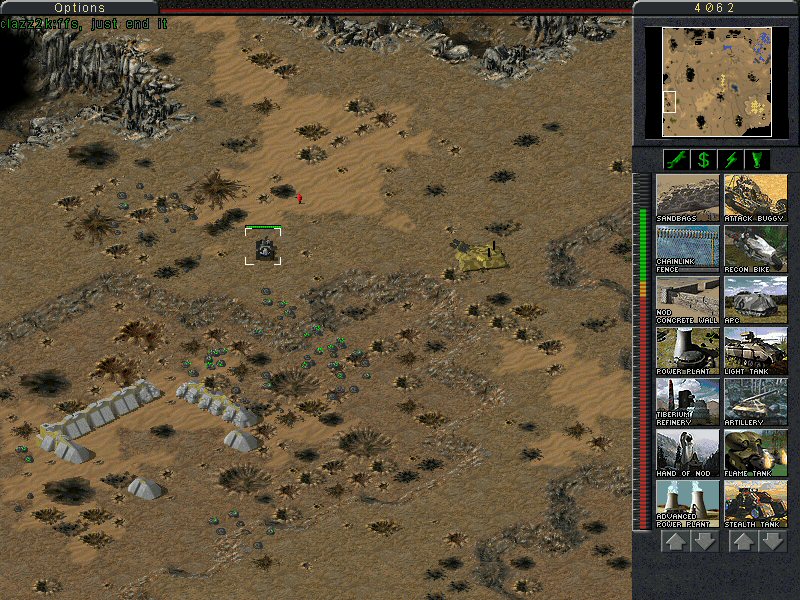Build a Power Plant
The image size is (800, 600).
click(687, 351)
